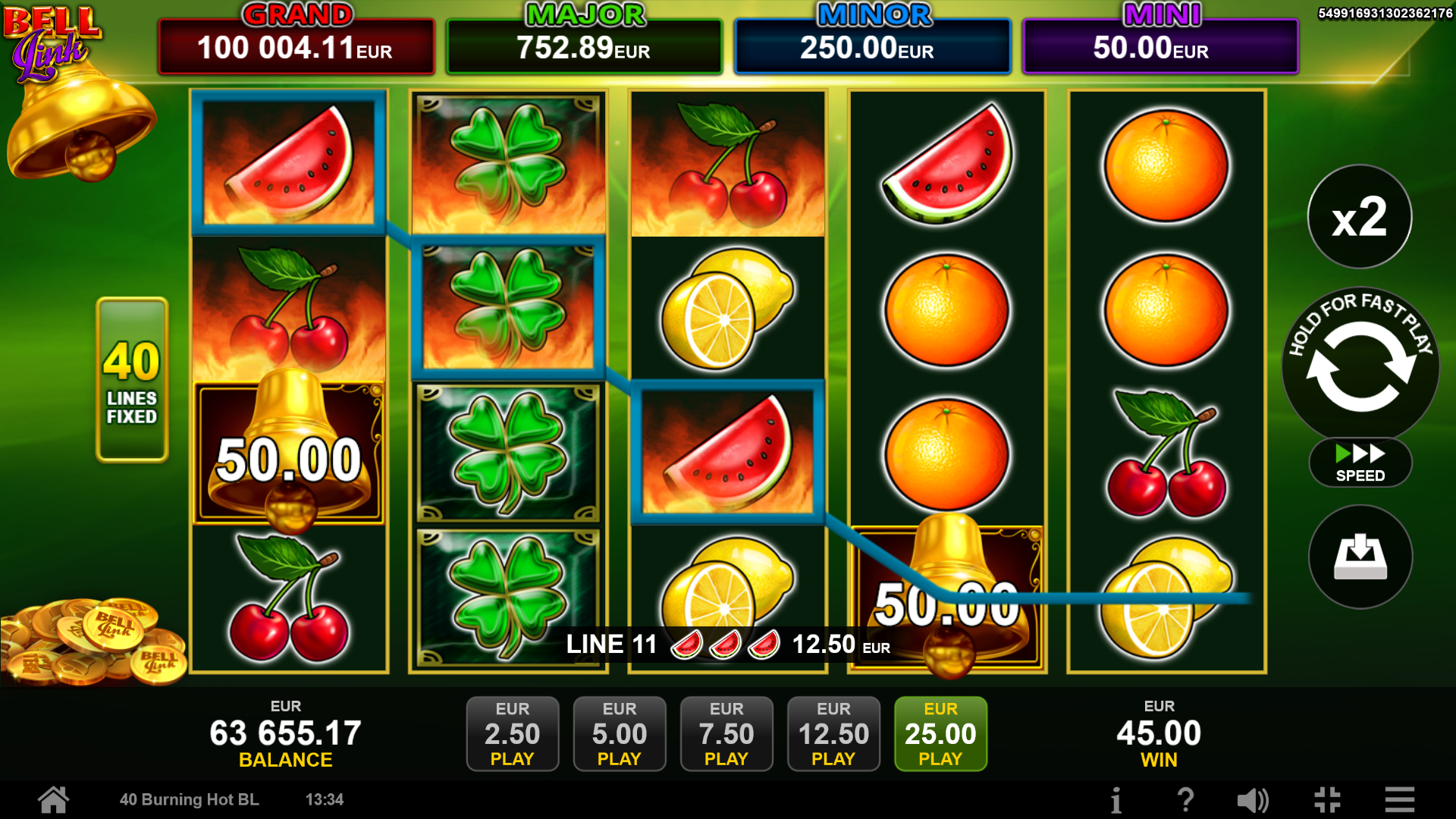This screenshot has height=819, width=1456.
Task: Show the game info 'i' page
Action: [1116, 800]
